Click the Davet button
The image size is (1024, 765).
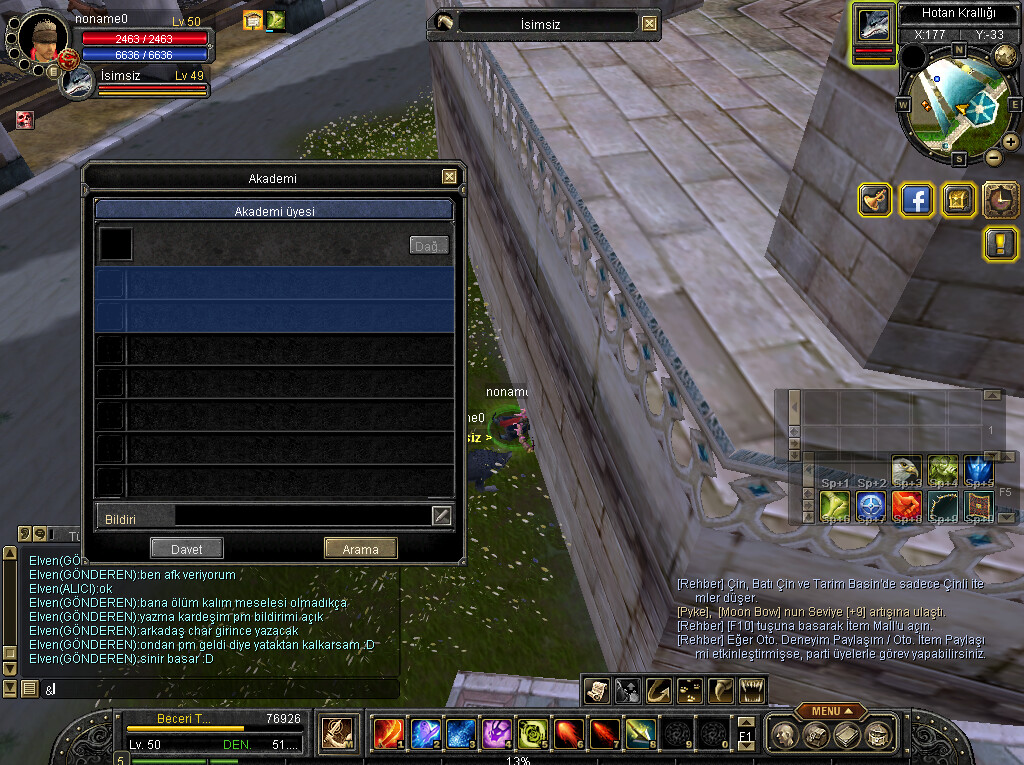coord(186,549)
